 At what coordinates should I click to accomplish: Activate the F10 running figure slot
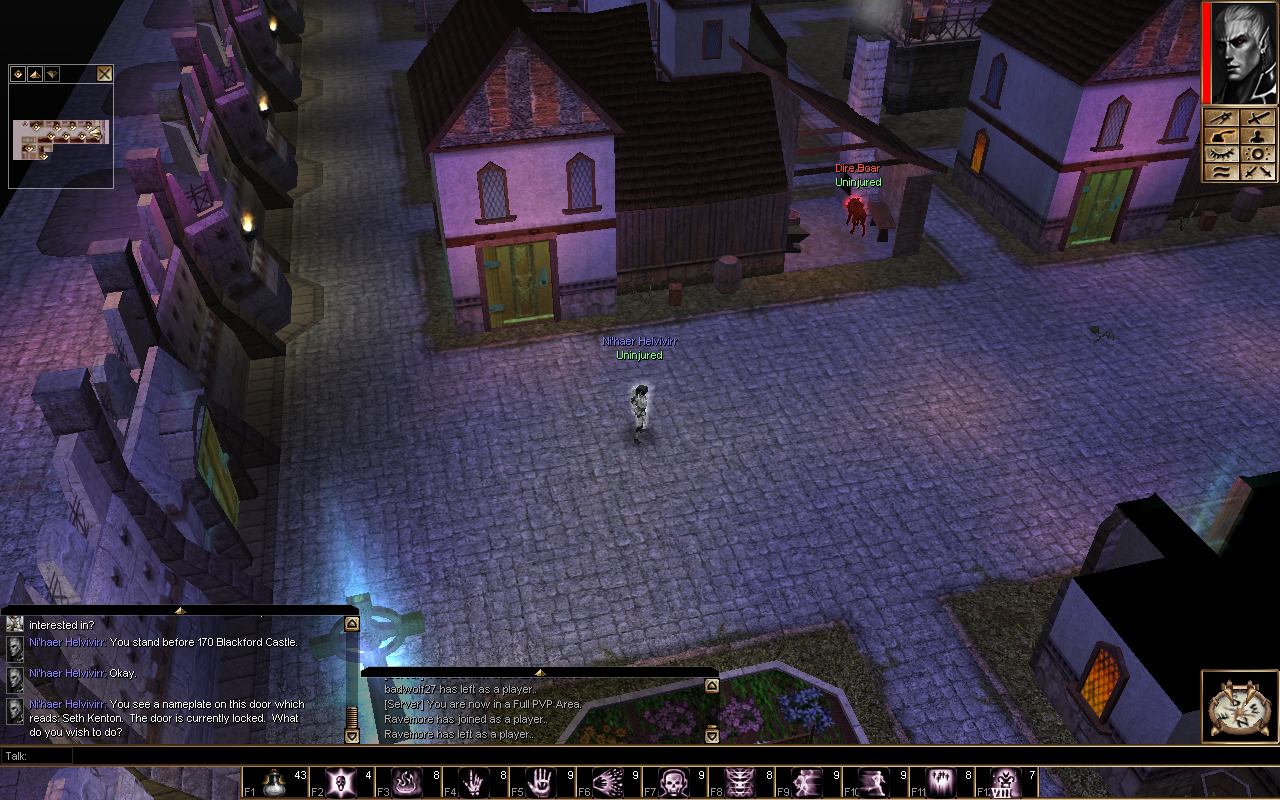[873, 782]
